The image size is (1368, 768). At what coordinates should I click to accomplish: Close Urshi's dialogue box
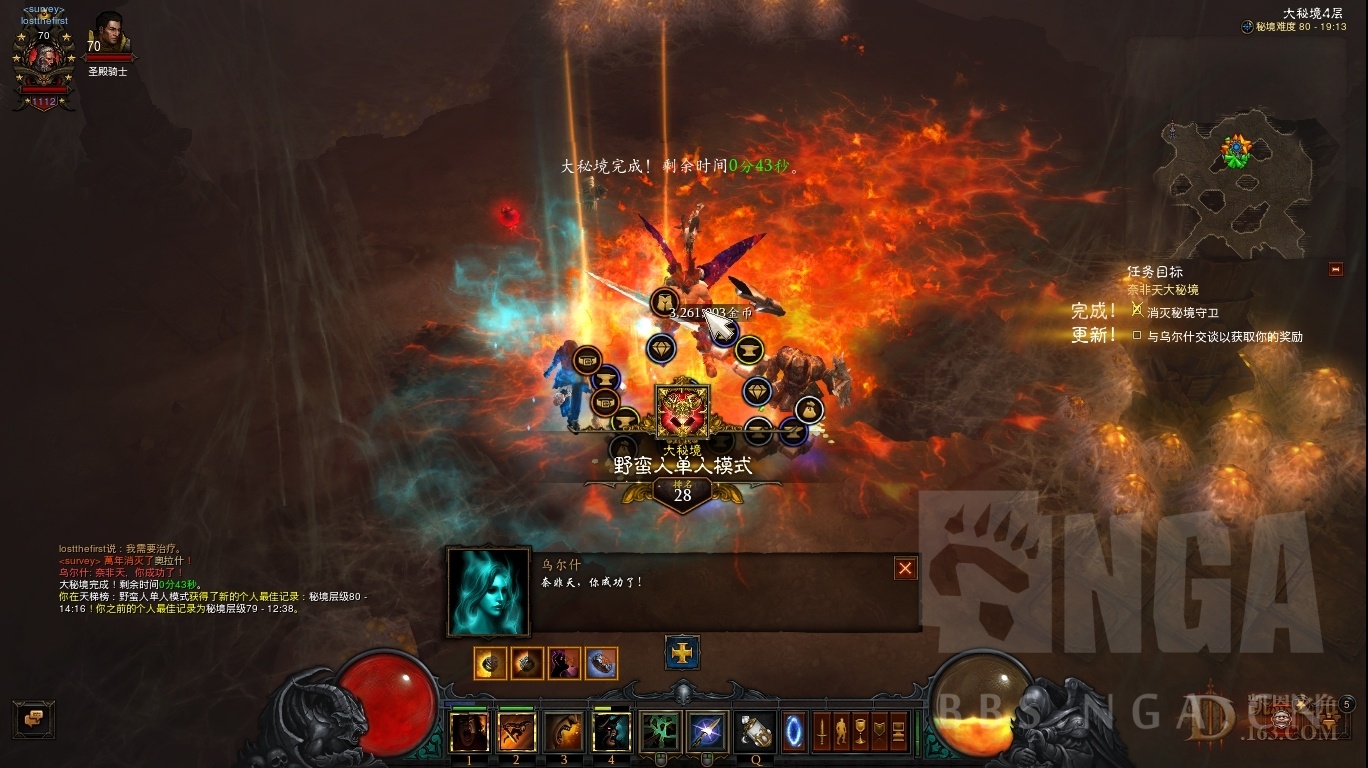coord(905,568)
